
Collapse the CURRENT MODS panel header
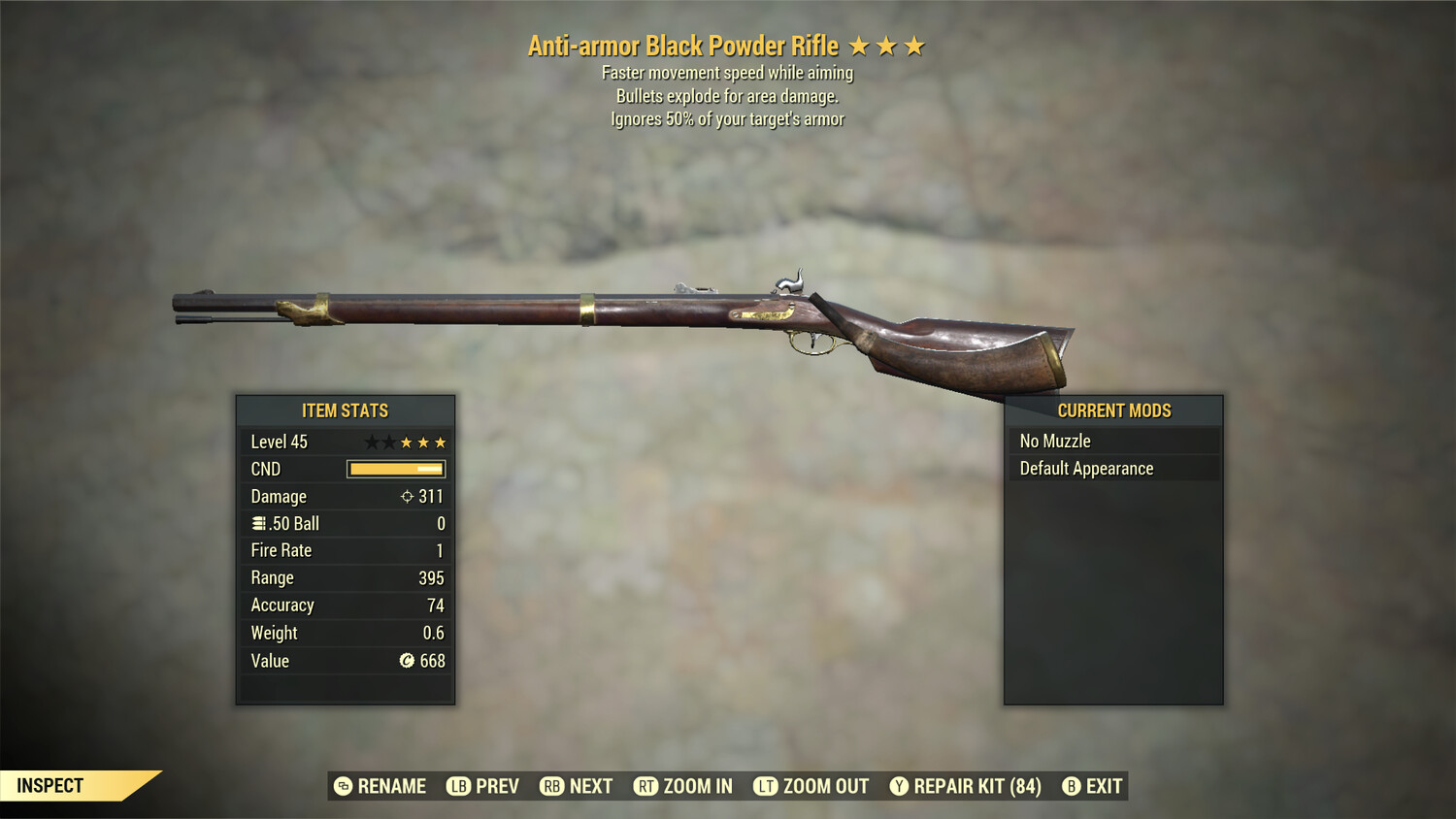coord(1113,410)
